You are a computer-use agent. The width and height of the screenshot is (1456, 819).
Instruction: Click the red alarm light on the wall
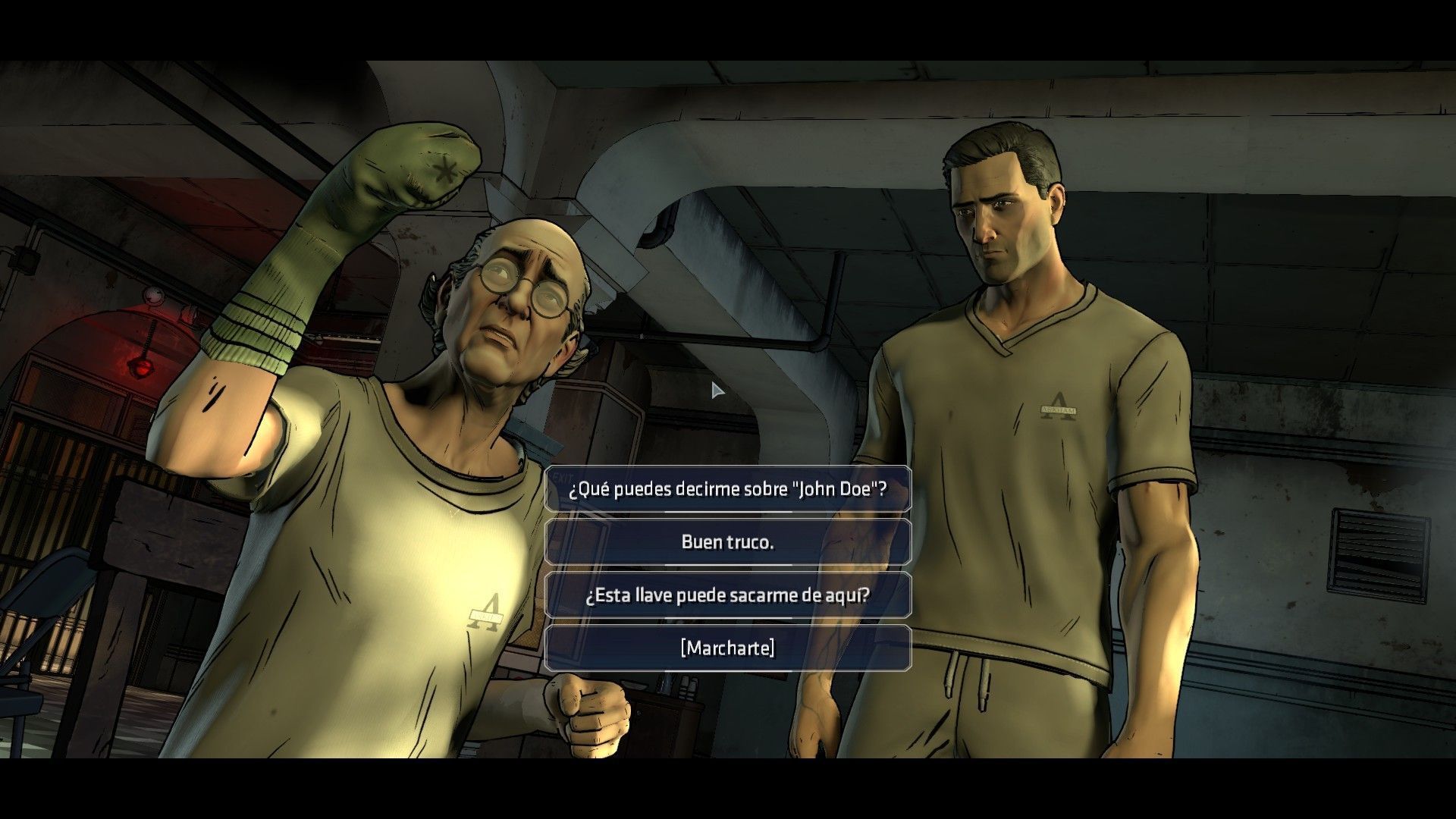140,368
